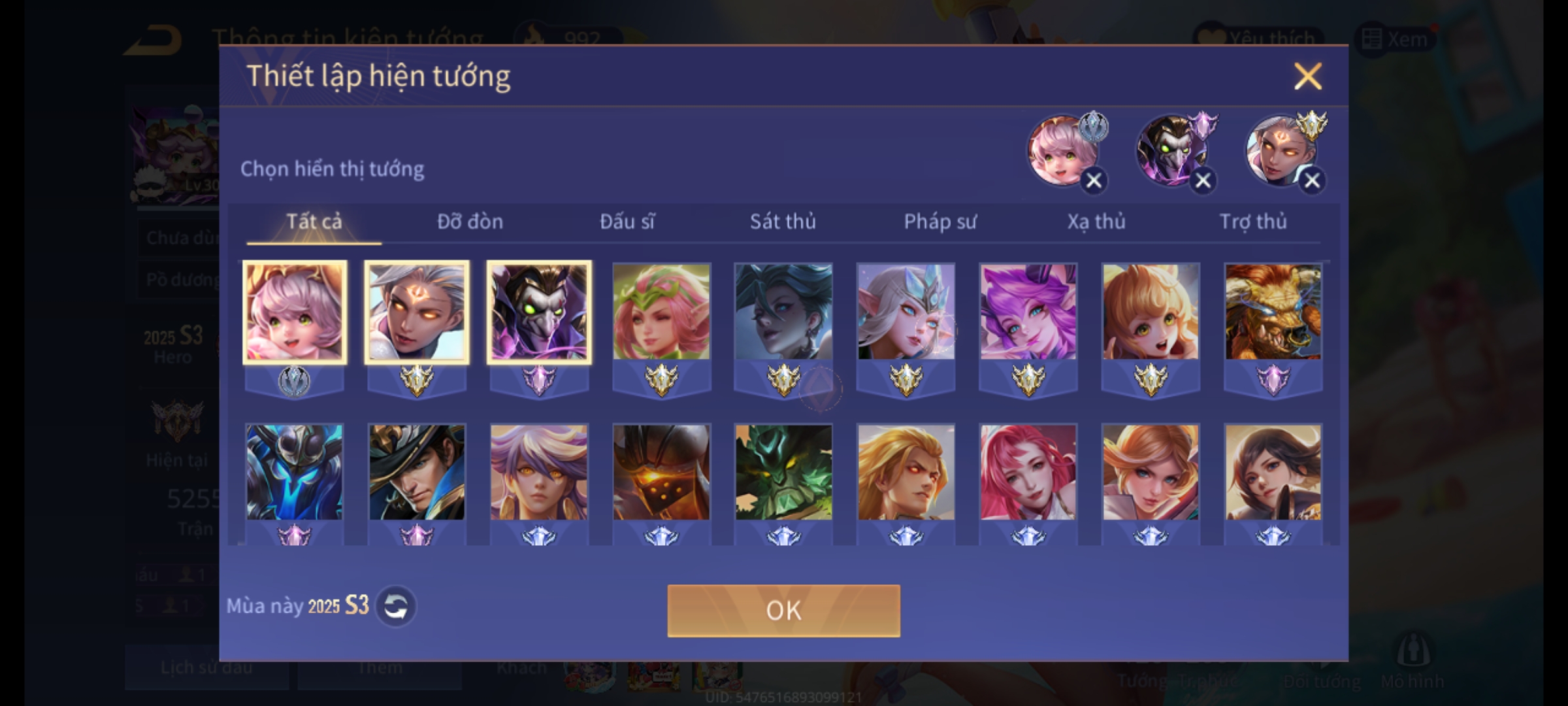Remove the pink-haired hero from the selected display
Screen dimensions: 1568x706
[x=1094, y=180]
